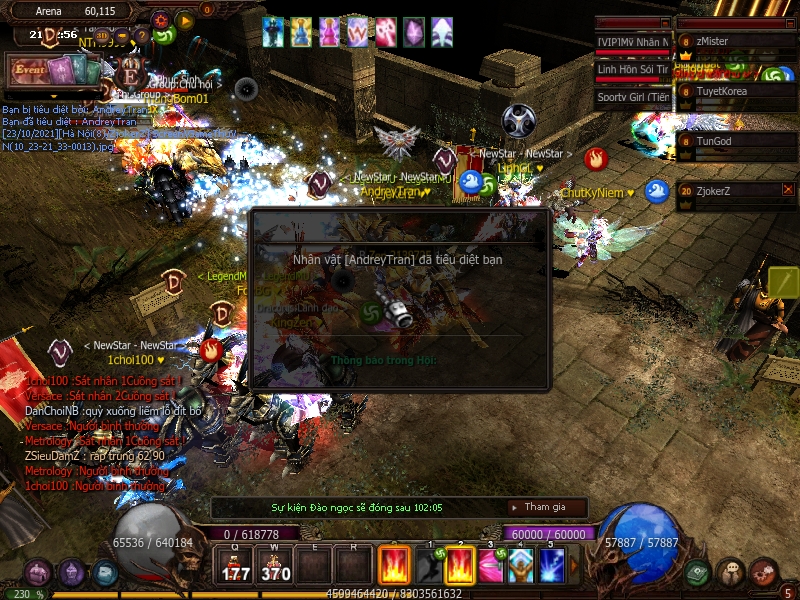Select party member zMister
Viewport: 800px width, 600px height.
[x=738, y=42]
